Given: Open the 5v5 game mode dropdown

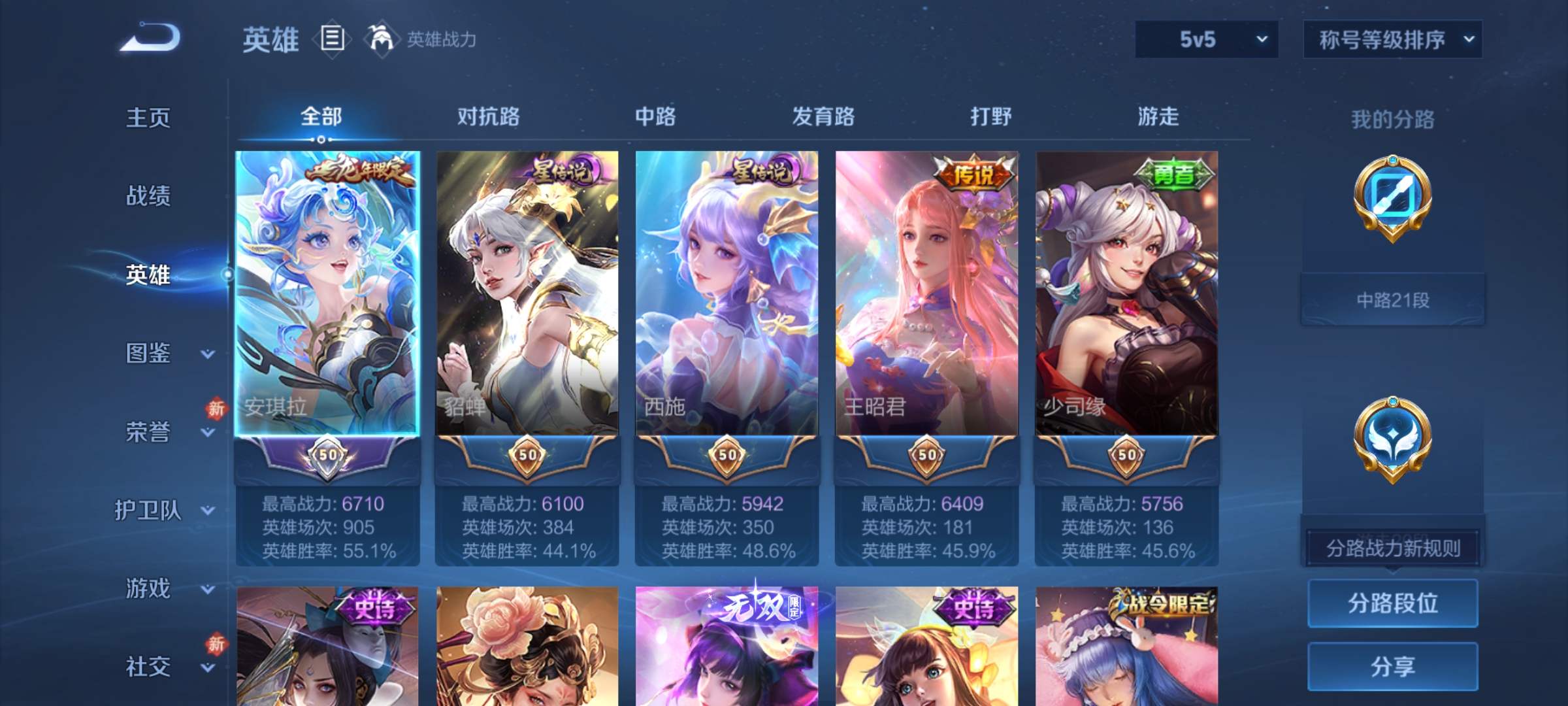Looking at the screenshot, I should click(1205, 39).
